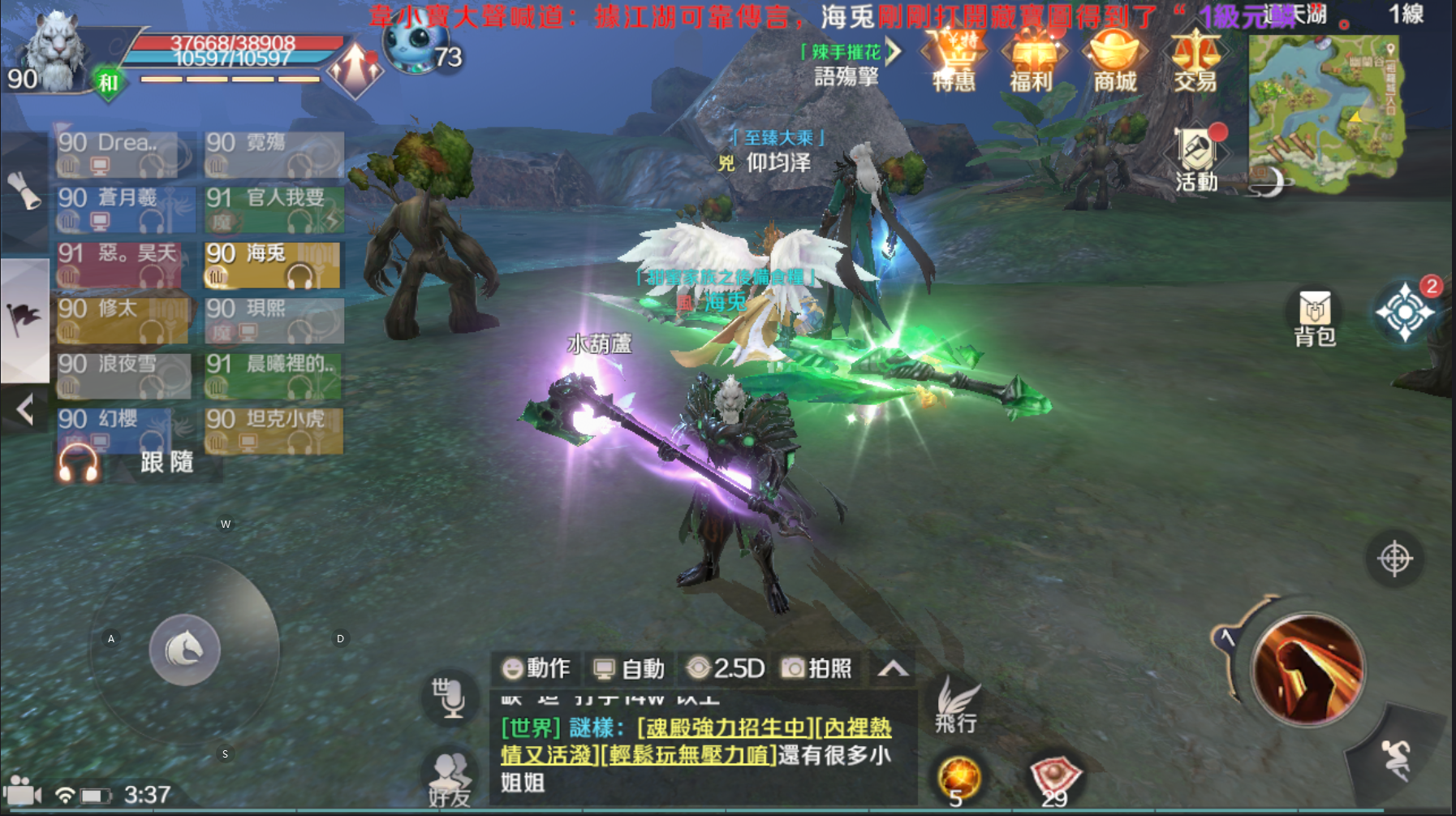Activate 飛行 flight
Image resolution: width=1456 pixels, height=816 pixels.
click(955, 706)
